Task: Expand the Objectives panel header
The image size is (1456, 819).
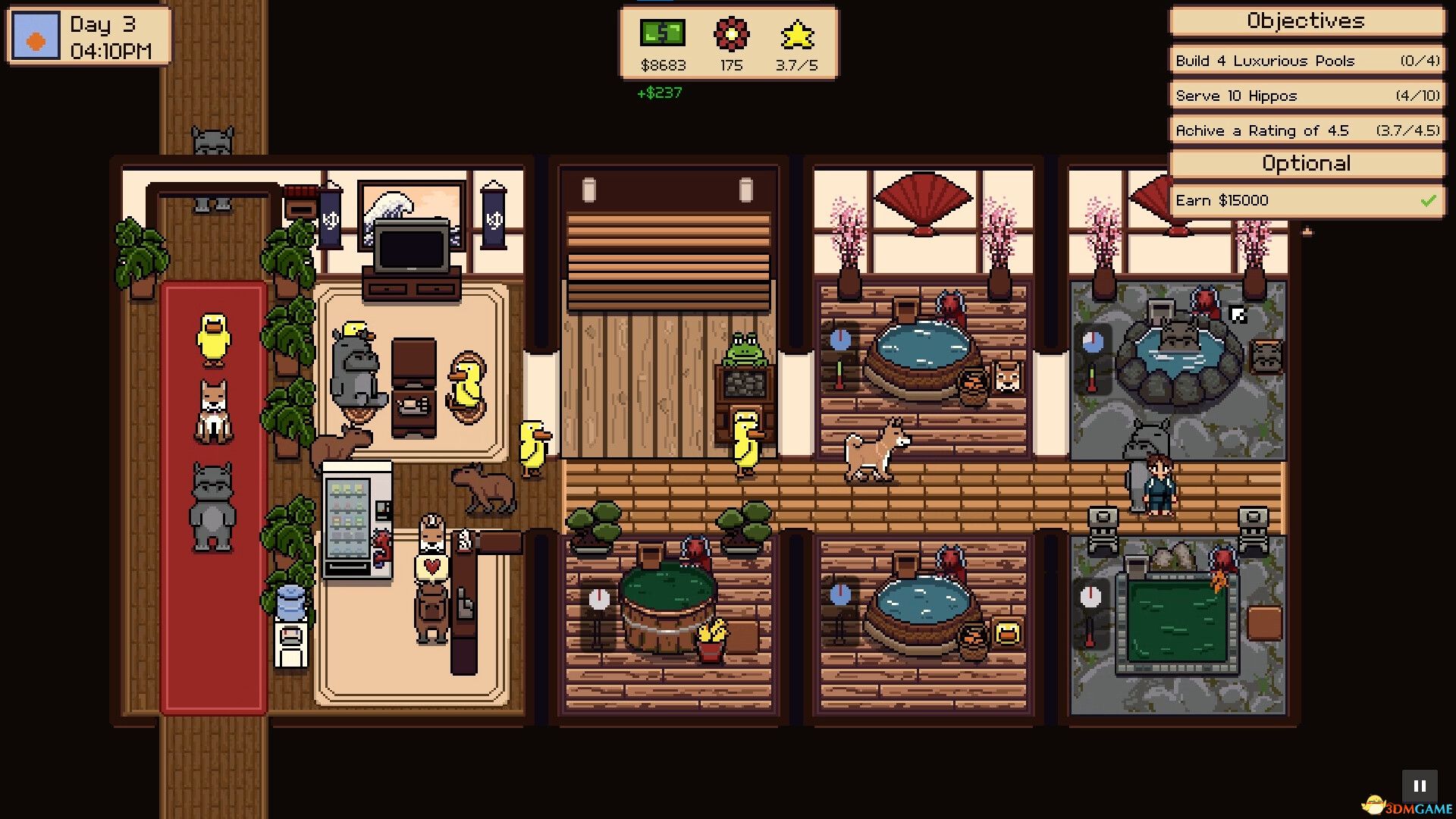Action: [1305, 22]
